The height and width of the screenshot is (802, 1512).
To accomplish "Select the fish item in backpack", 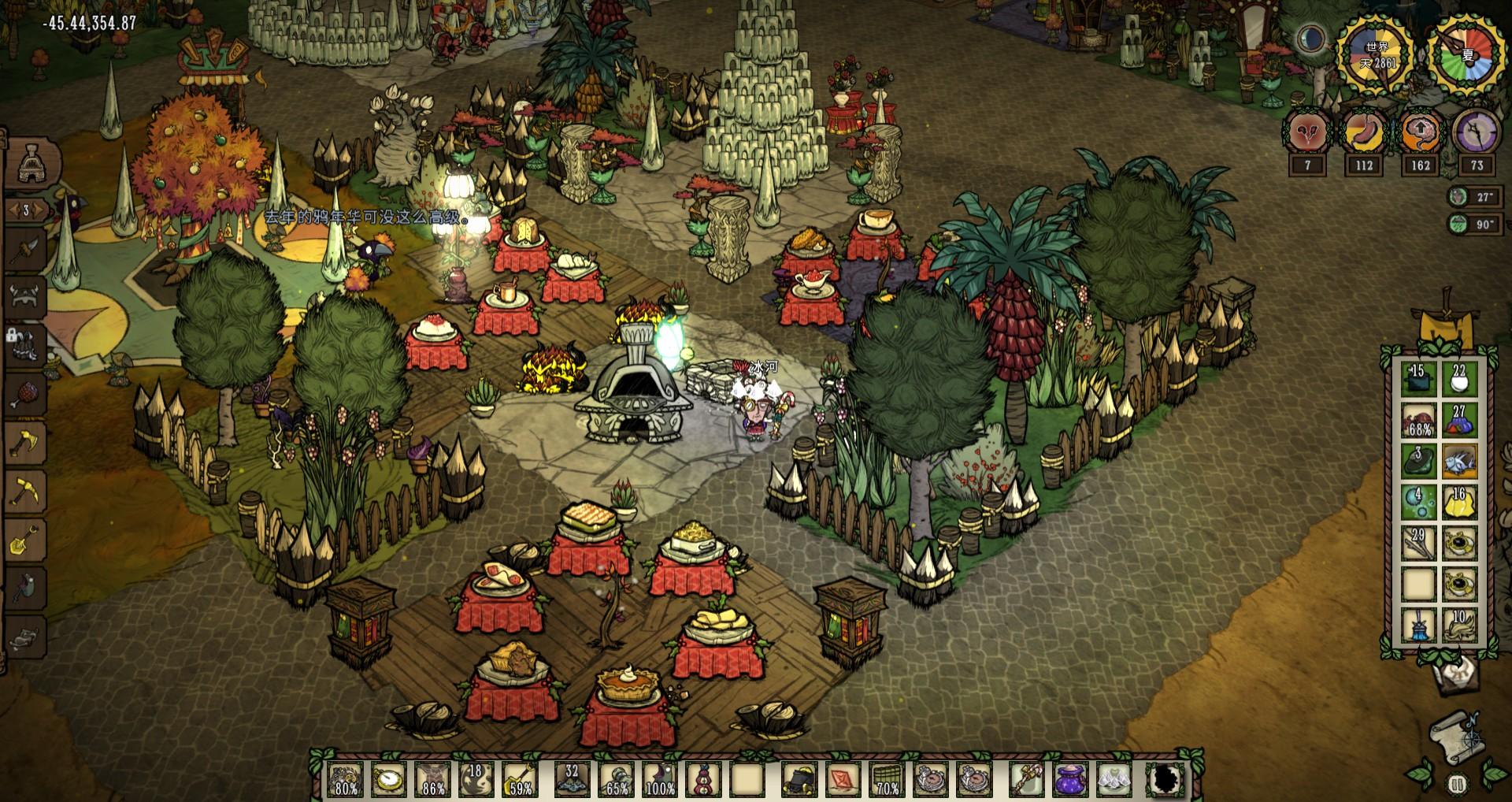I will coord(1459,461).
